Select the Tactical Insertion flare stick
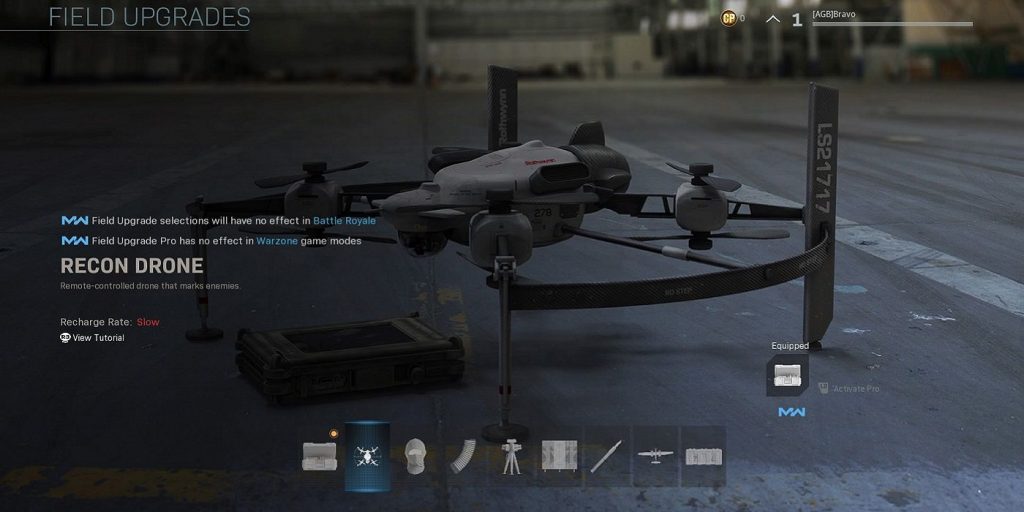 click(x=608, y=457)
